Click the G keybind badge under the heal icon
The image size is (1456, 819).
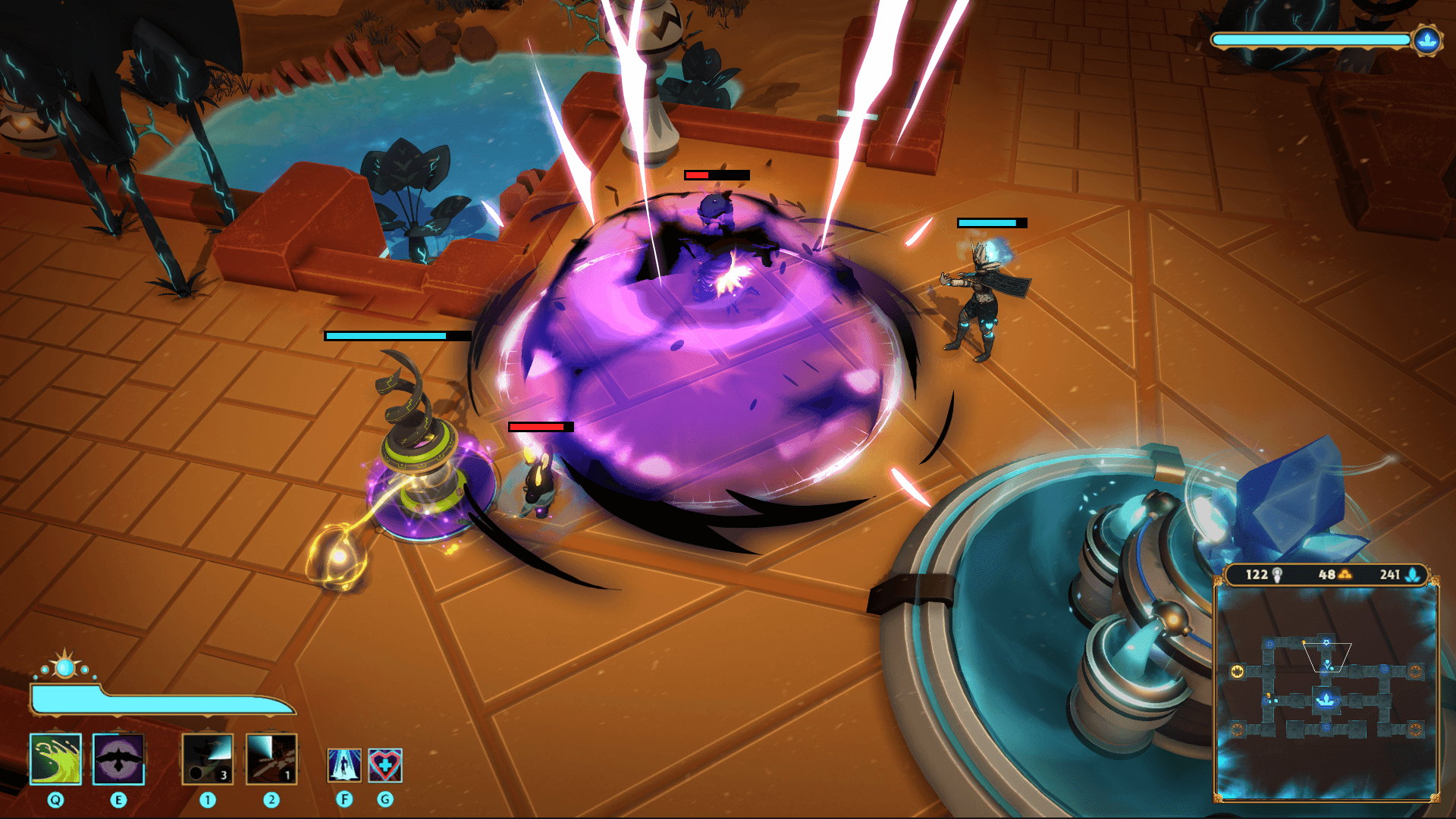point(384,799)
